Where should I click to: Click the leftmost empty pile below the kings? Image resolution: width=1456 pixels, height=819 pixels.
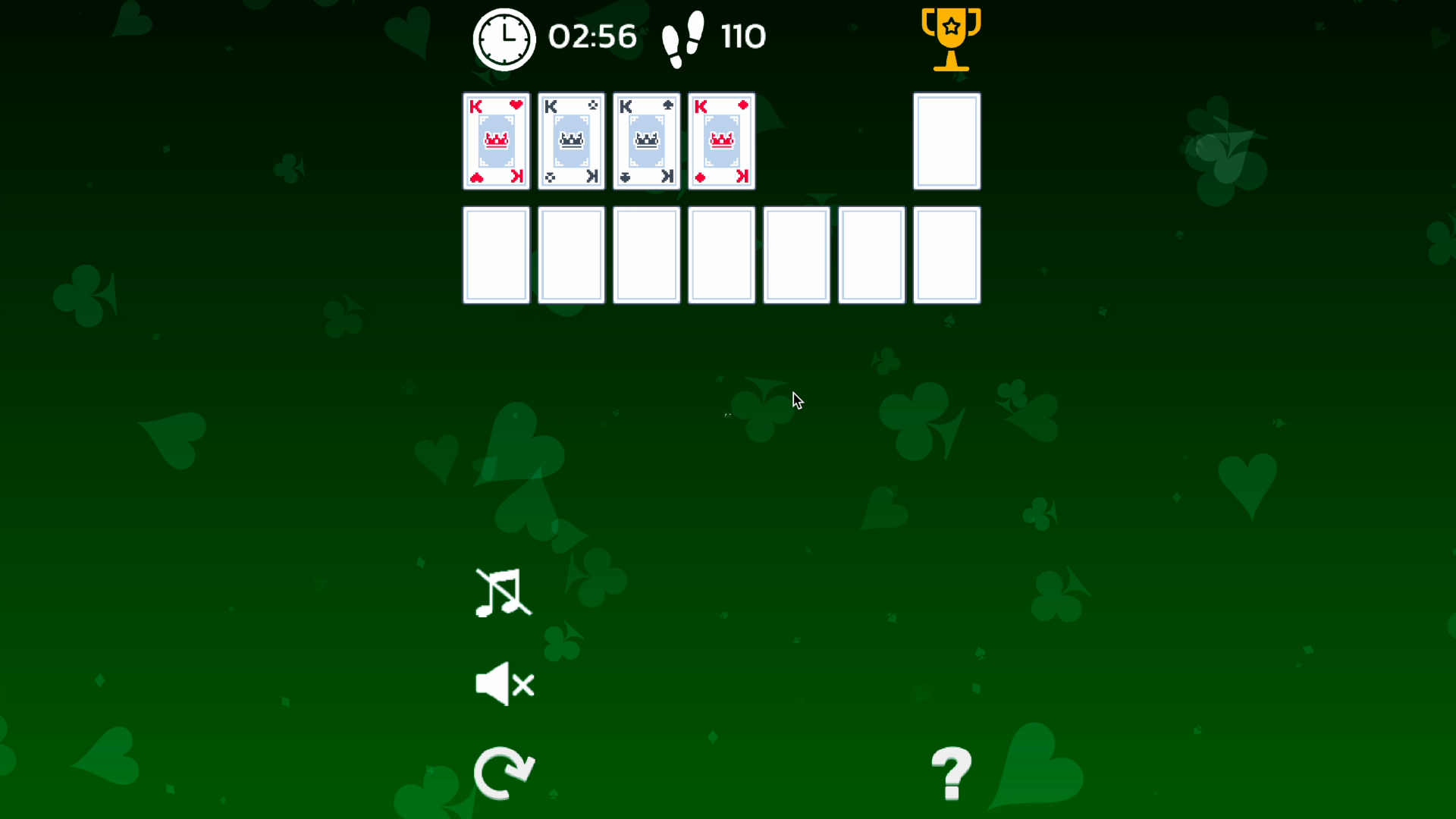click(496, 255)
